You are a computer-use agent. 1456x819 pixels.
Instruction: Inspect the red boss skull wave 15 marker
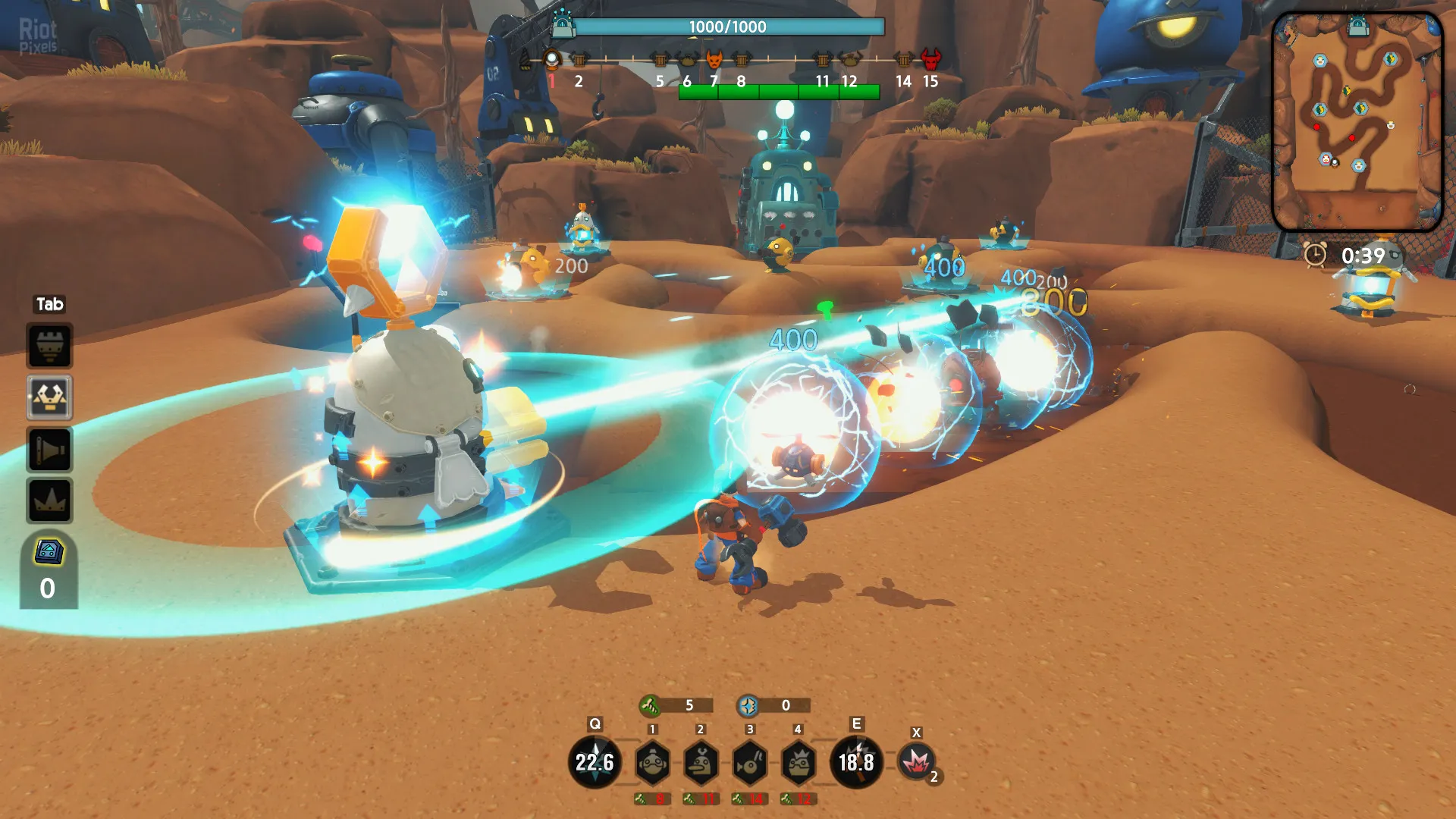tap(930, 59)
